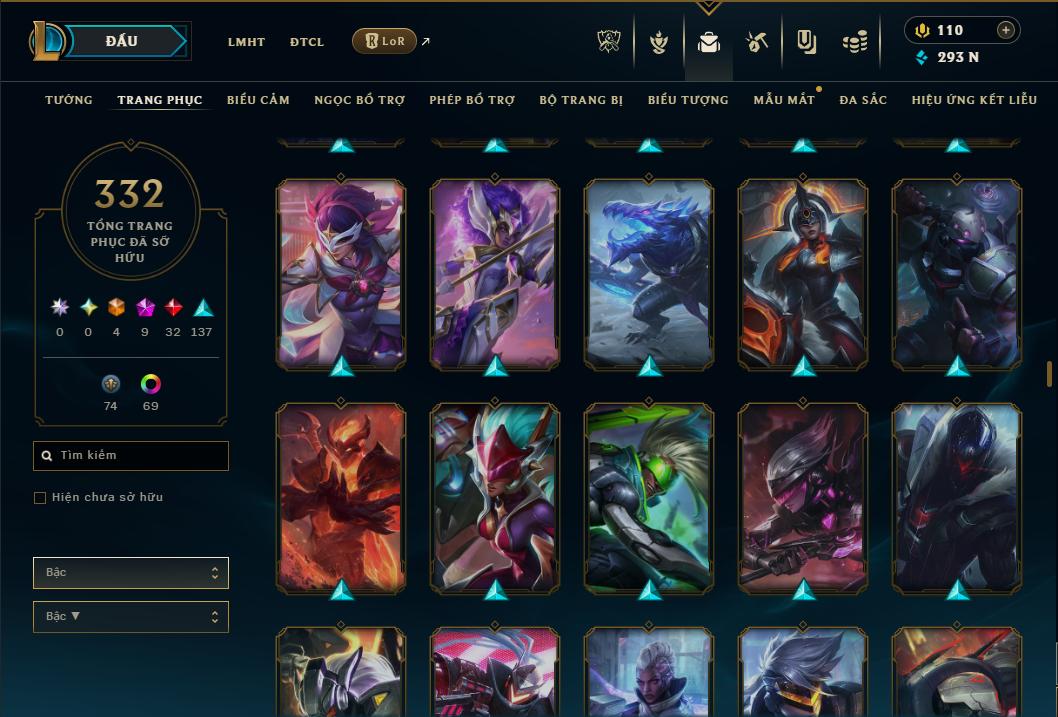Select the NGỌC BỔ TRỢ tab
The width and height of the screenshot is (1058, 717).
click(359, 100)
